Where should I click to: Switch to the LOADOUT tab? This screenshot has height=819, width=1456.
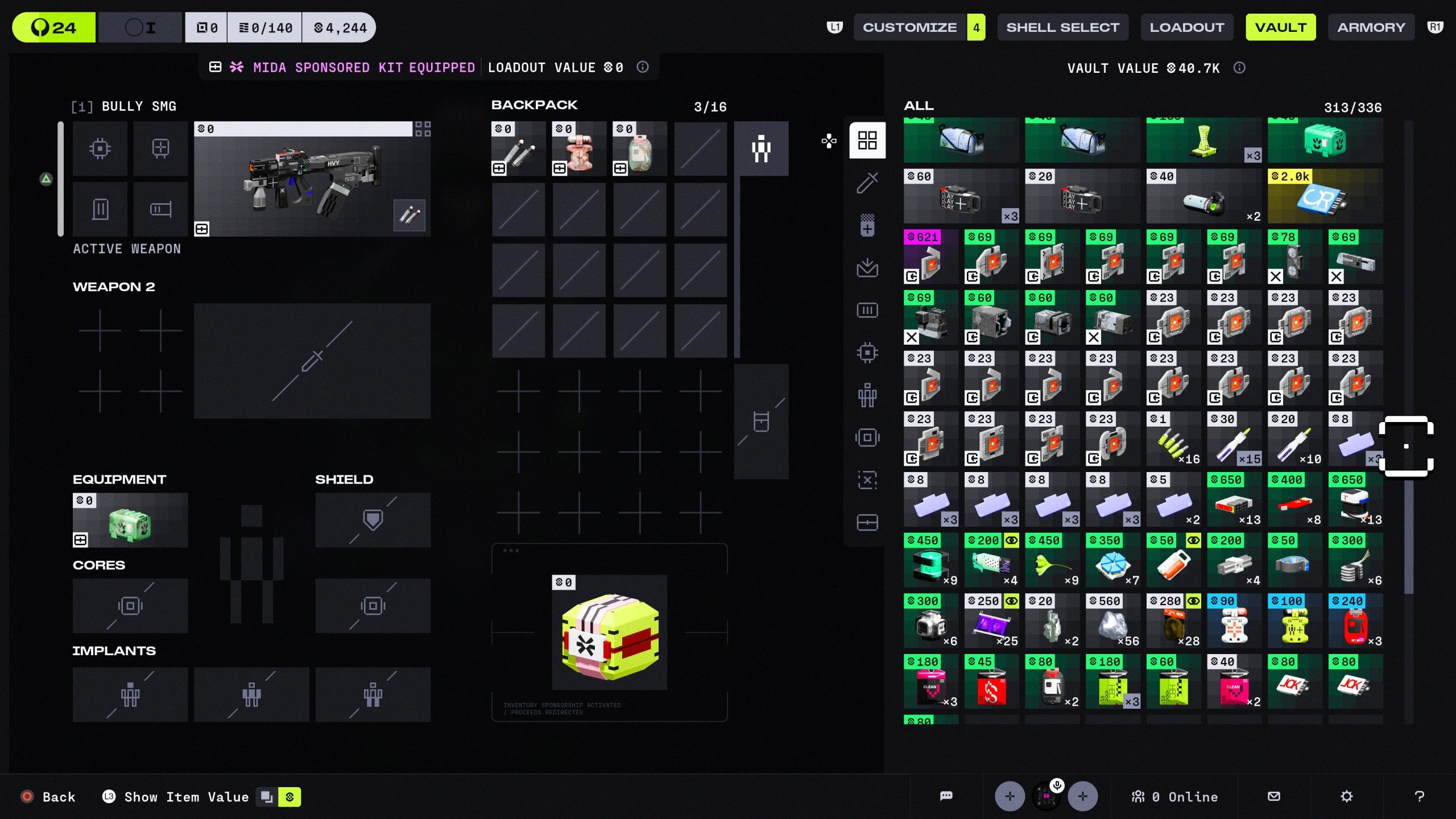click(1187, 27)
